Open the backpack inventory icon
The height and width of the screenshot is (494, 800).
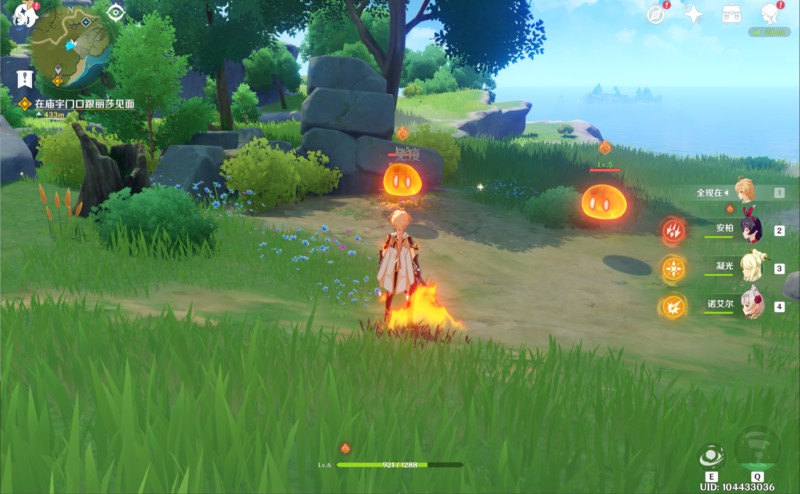tap(731, 13)
